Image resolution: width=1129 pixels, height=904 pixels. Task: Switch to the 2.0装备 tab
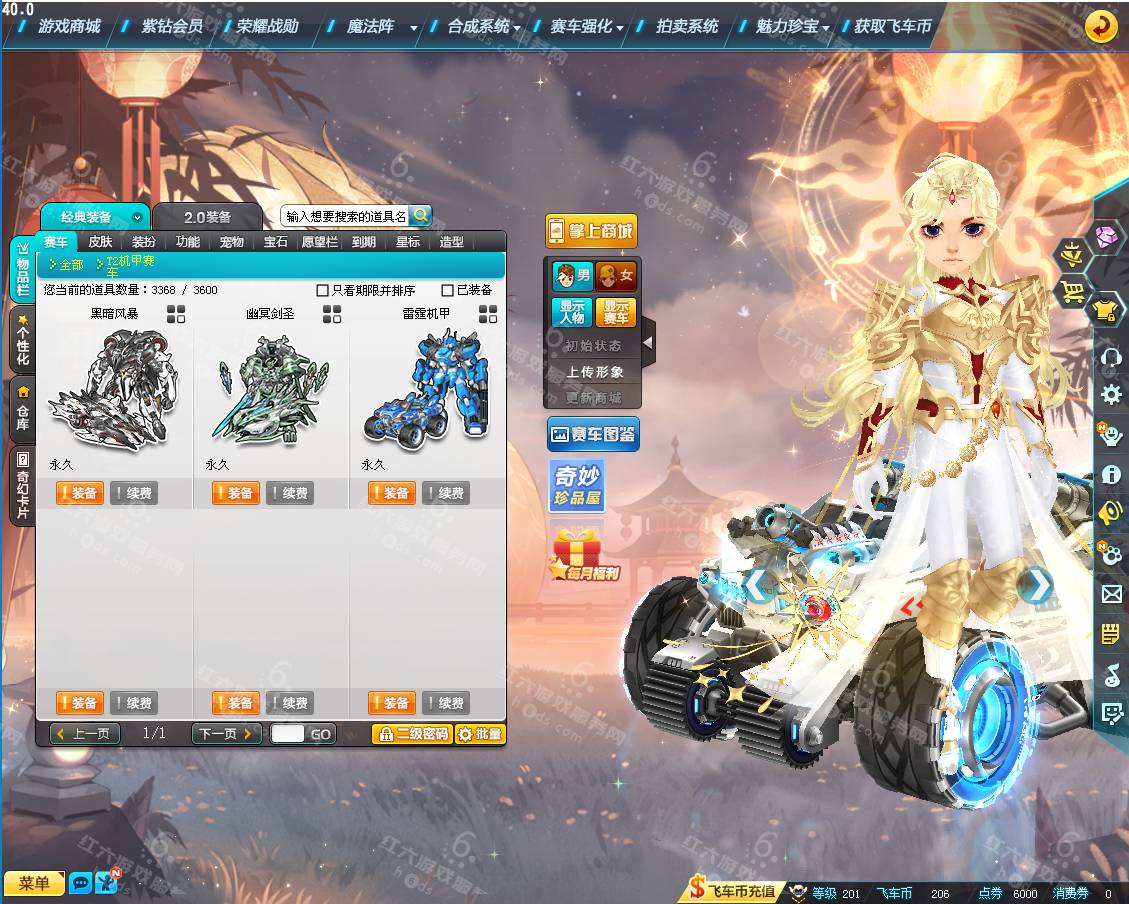coord(207,217)
